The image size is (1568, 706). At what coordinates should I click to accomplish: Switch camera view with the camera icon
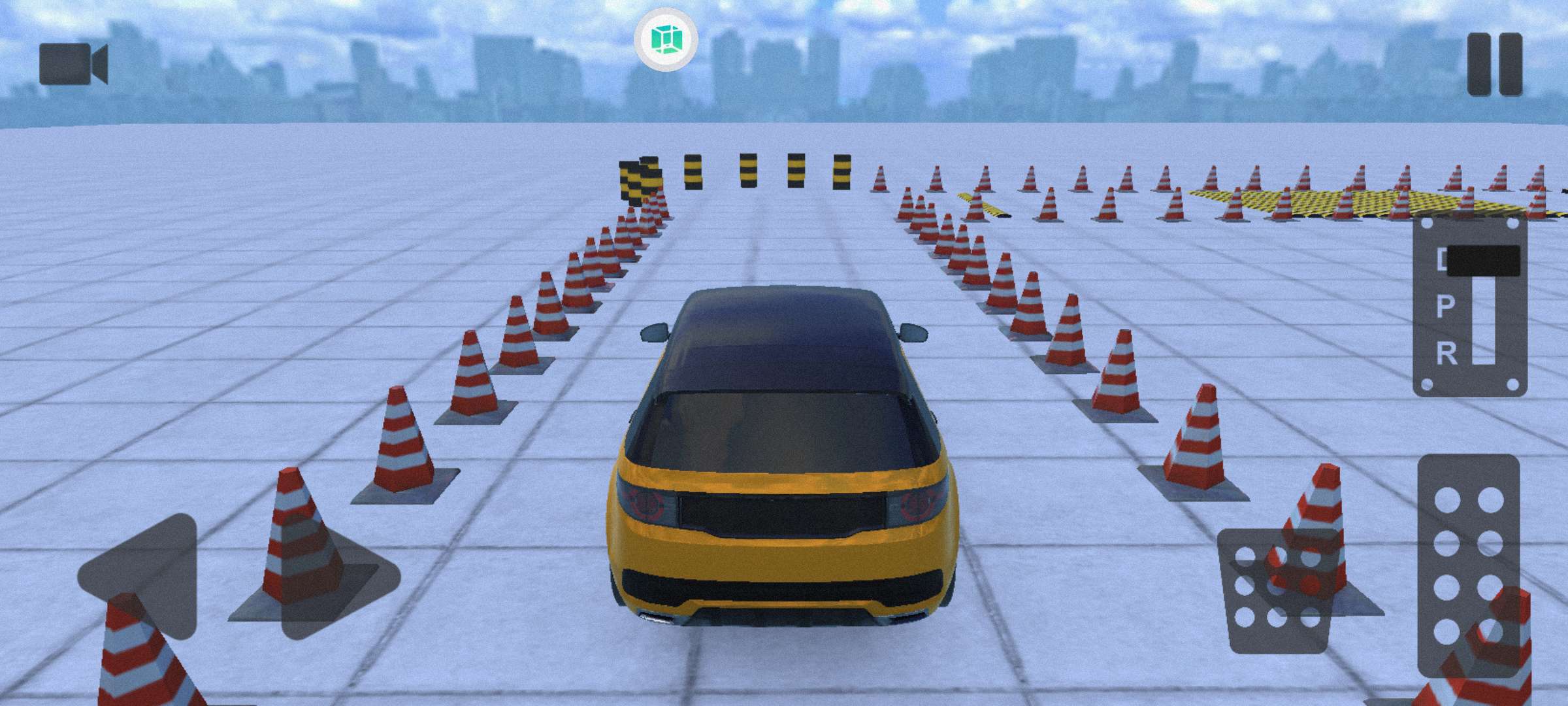pyautogui.click(x=73, y=64)
